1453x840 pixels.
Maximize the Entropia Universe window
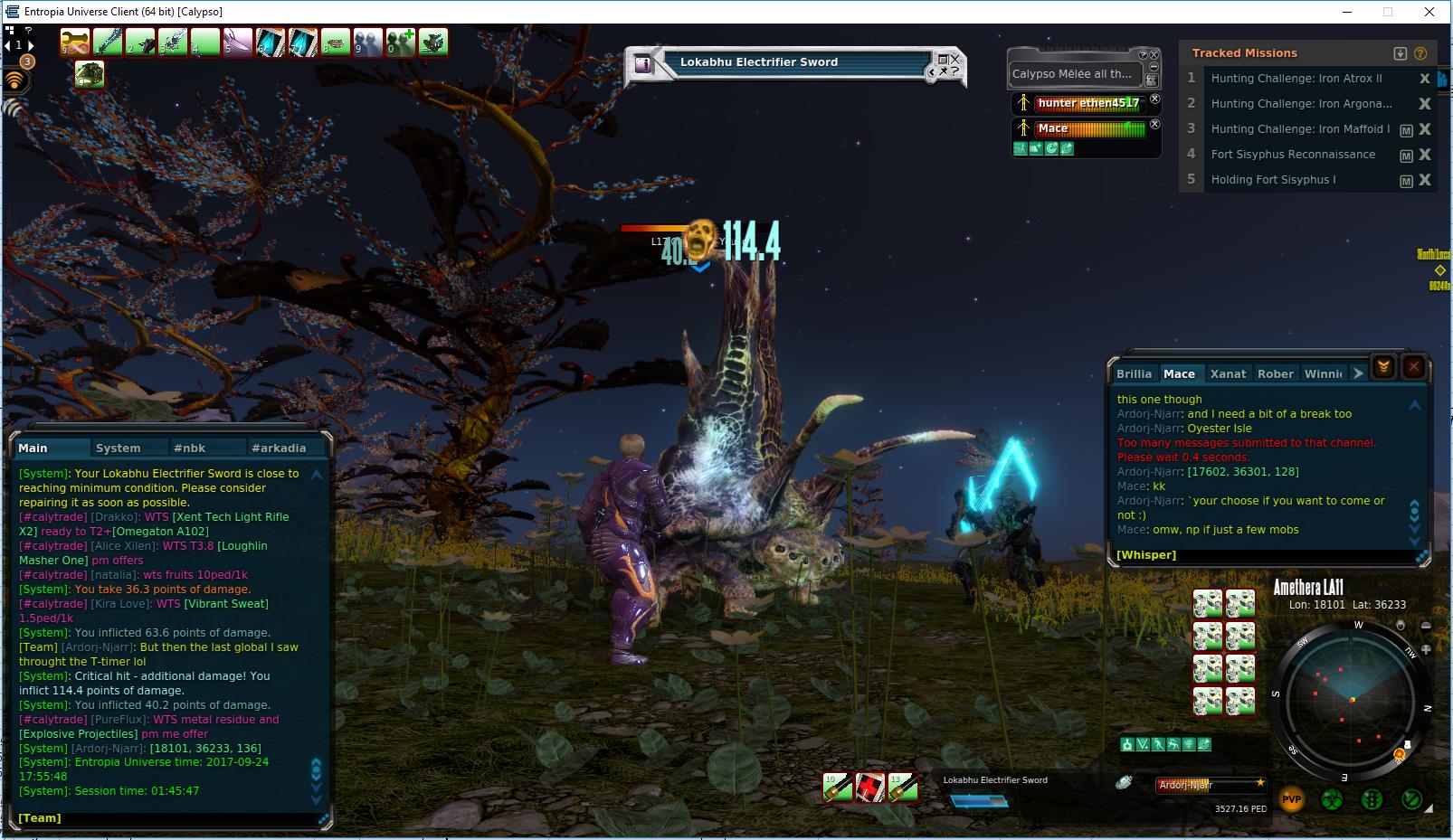coord(1387,12)
